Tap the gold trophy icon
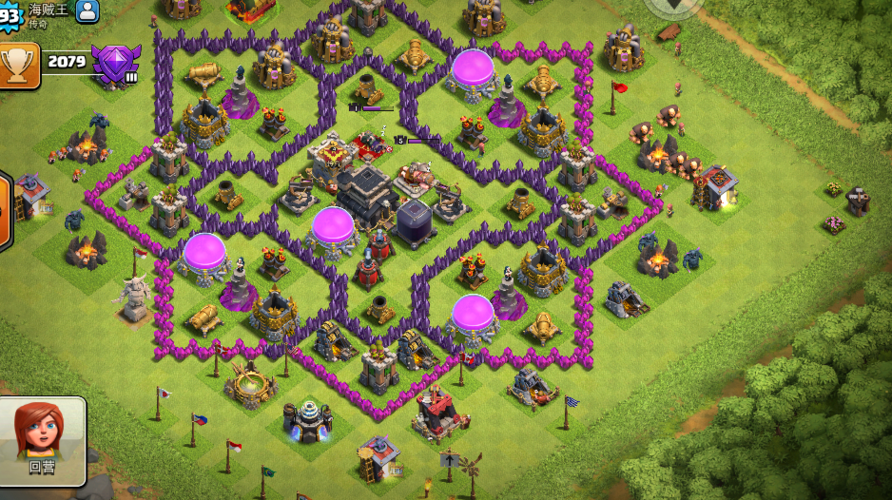Image resolution: width=892 pixels, height=500 pixels. pyautogui.click(x=18, y=63)
